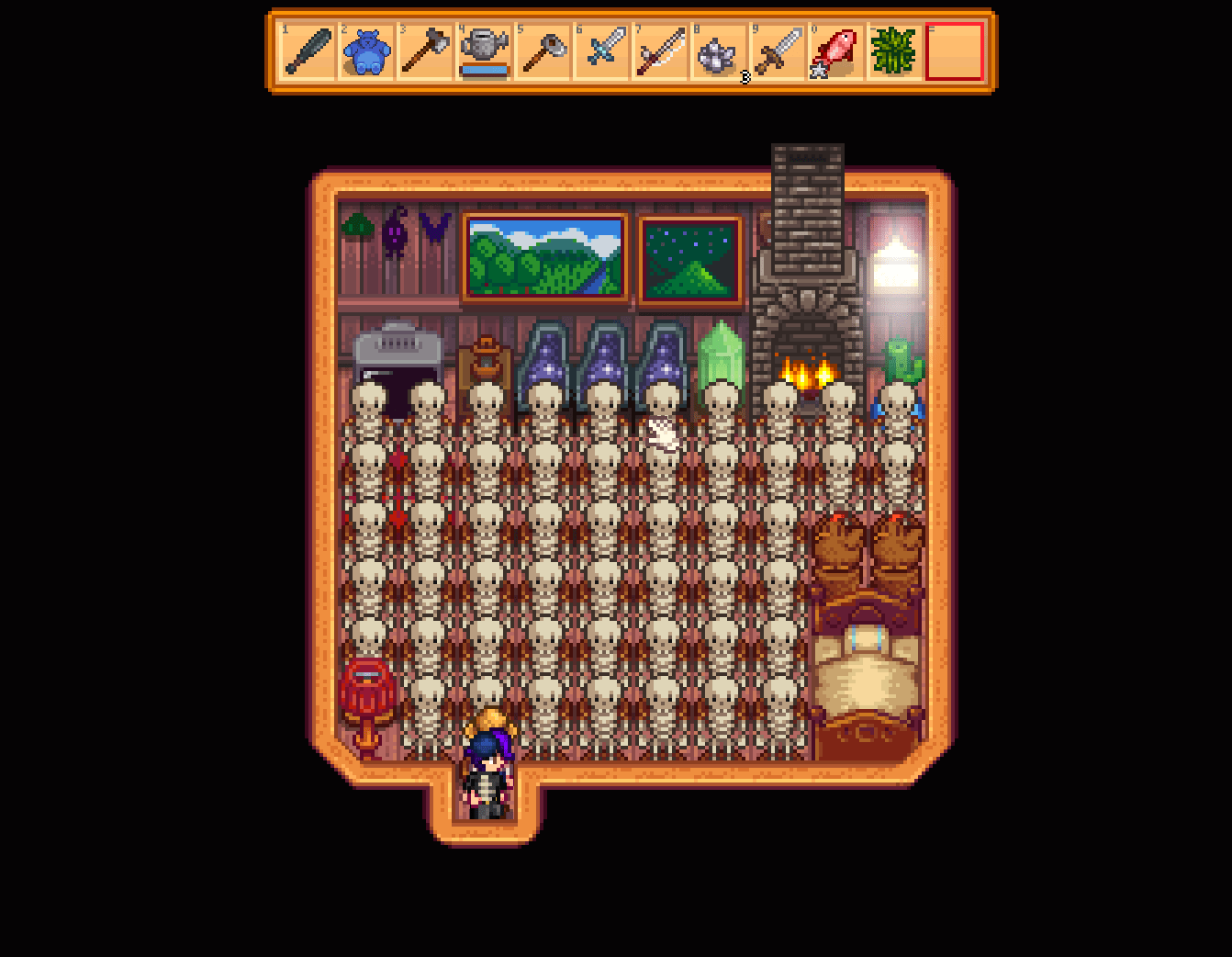
Task: Equip the steel sword in slot 9
Action: (778, 52)
